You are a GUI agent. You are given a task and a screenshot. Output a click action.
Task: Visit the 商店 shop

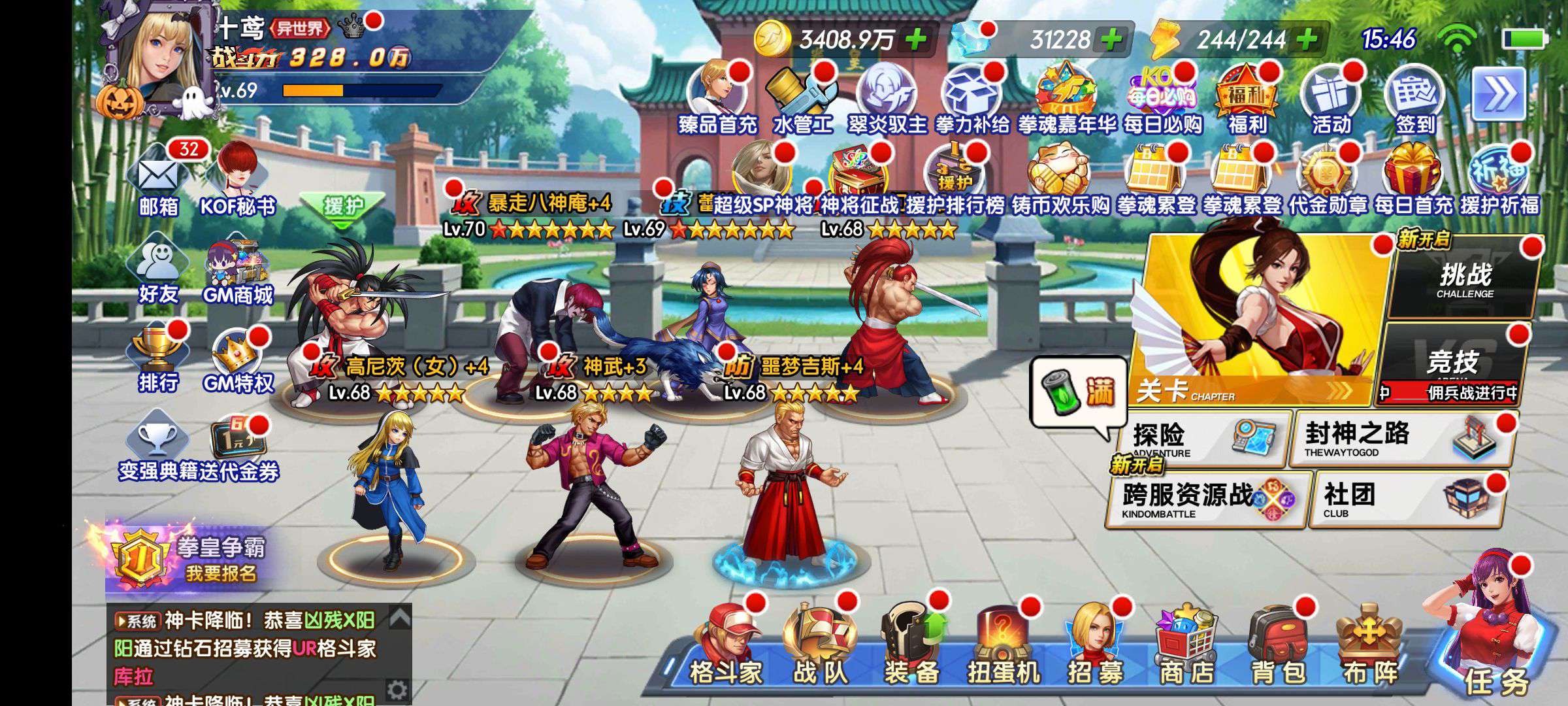[x=1186, y=647]
